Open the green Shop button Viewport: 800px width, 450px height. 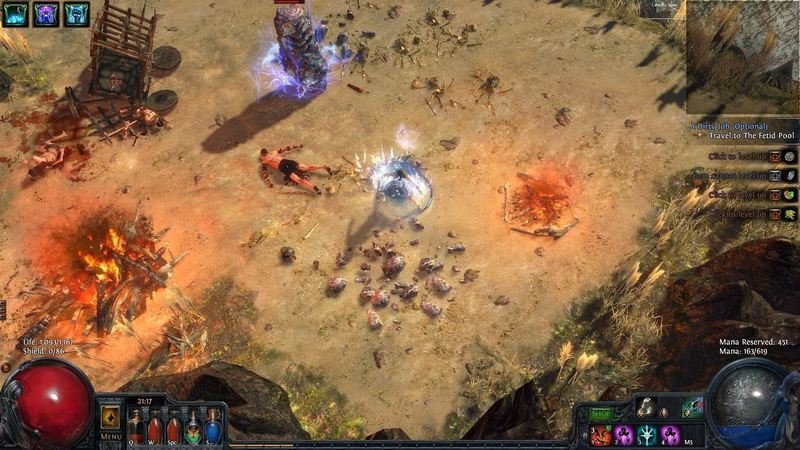600,412
